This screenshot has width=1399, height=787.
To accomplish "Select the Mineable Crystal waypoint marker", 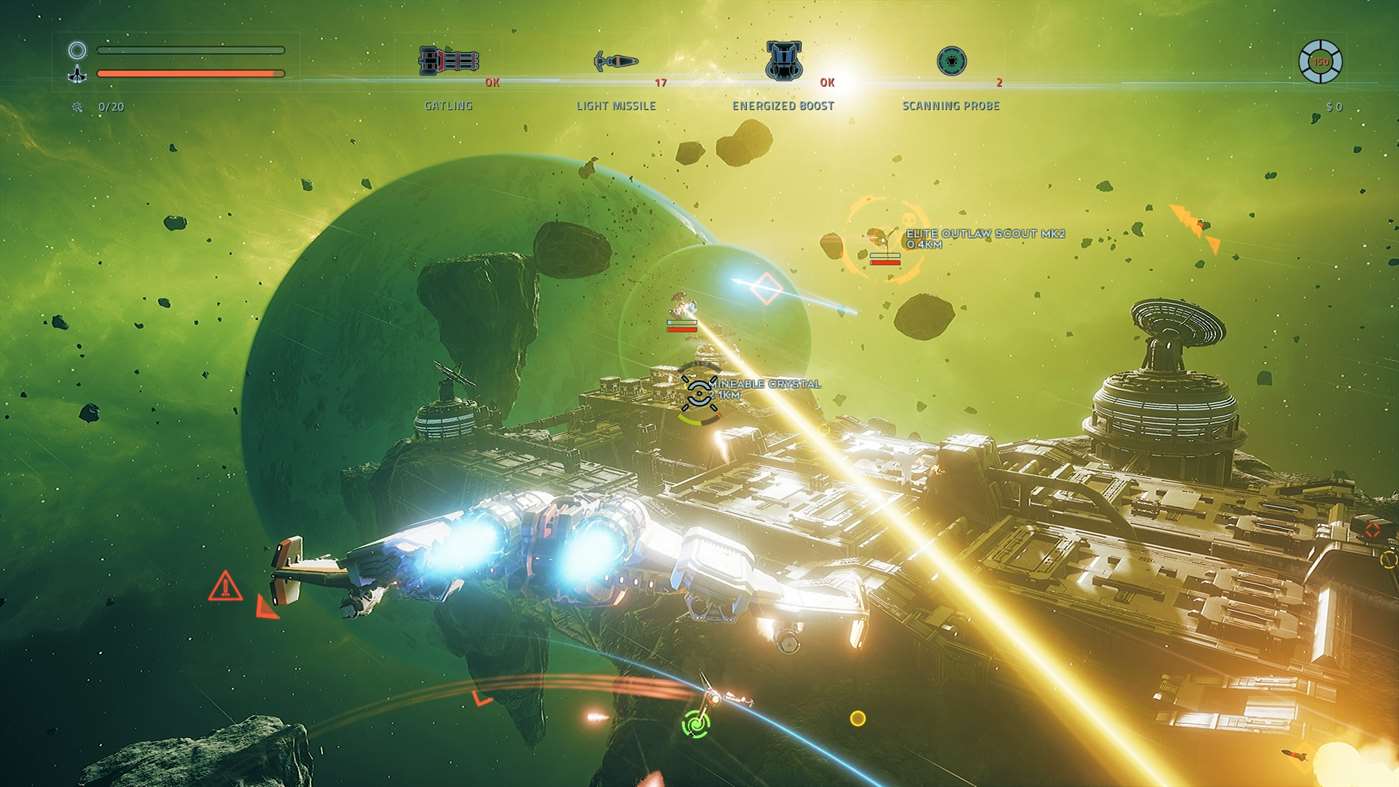I will [x=698, y=390].
